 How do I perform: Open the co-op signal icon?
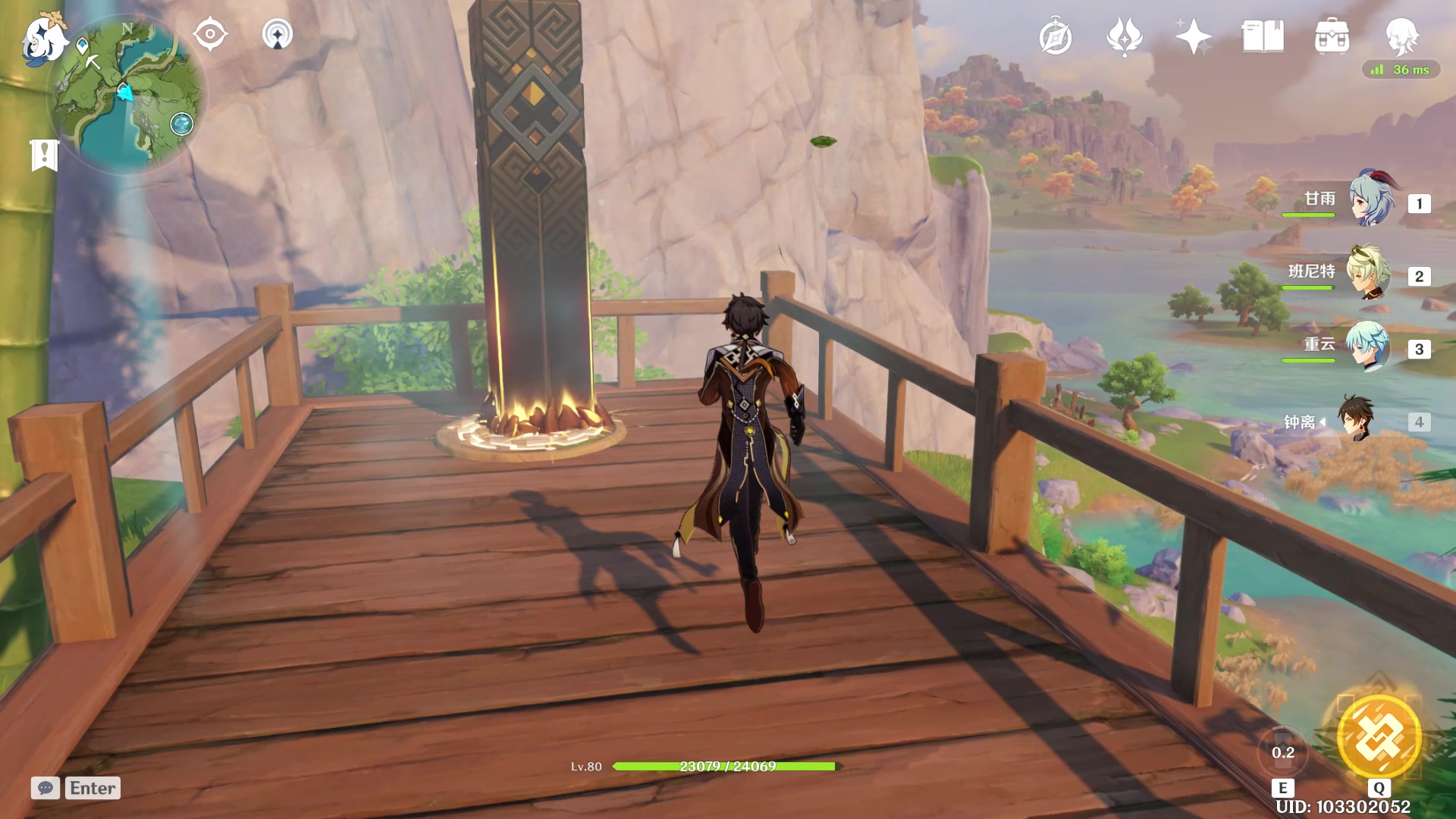[277, 35]
